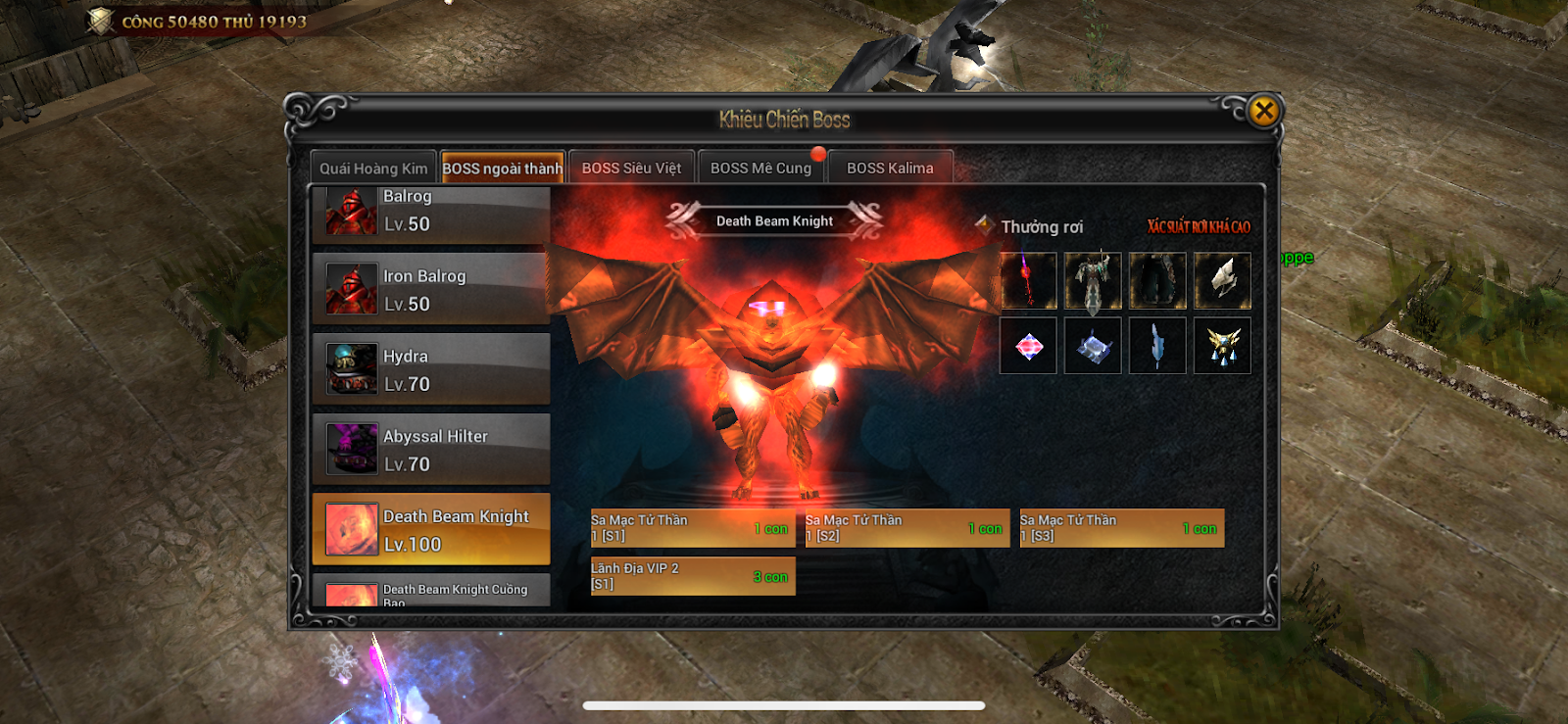Select the BOSS ngoài thành tab

[503, 169]
